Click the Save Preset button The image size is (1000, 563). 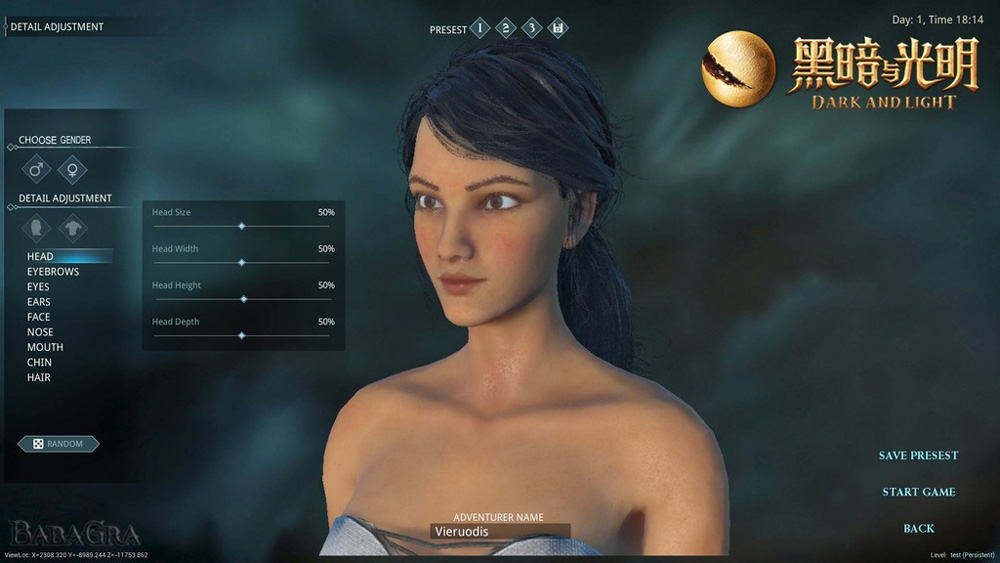pos(918,456)
